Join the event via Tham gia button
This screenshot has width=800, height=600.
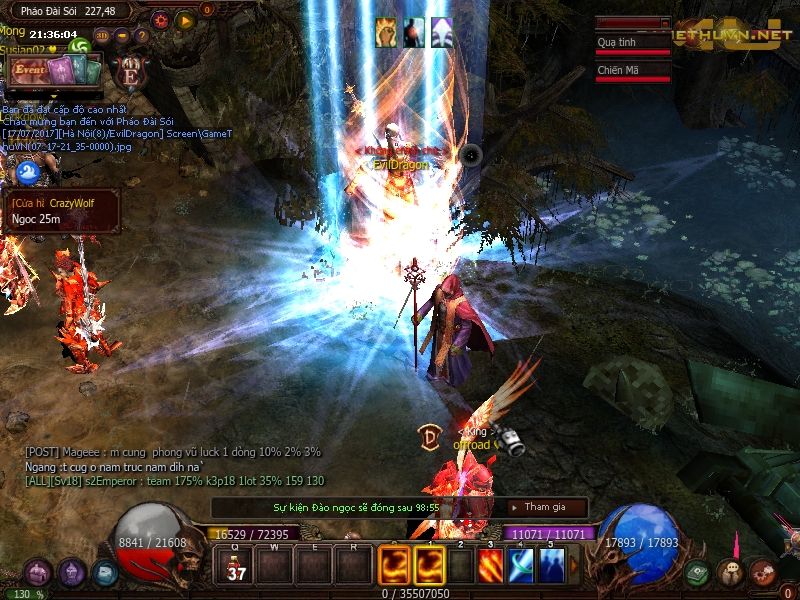[547, 507]
